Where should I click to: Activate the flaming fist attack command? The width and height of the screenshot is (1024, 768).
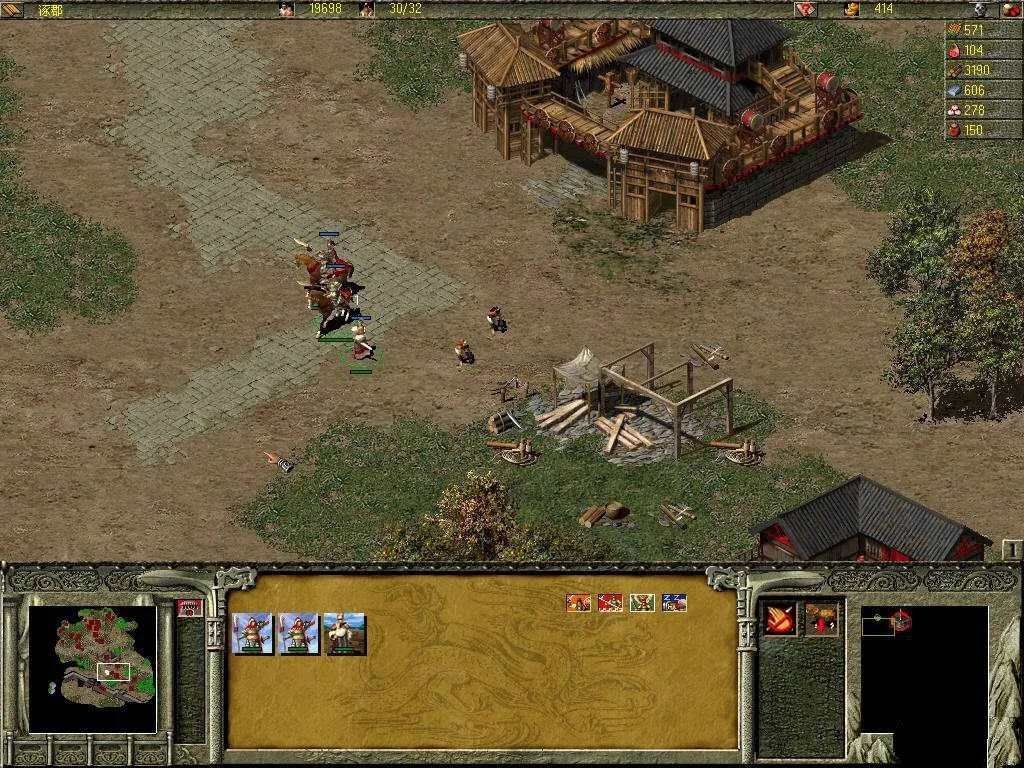(780, 620)
